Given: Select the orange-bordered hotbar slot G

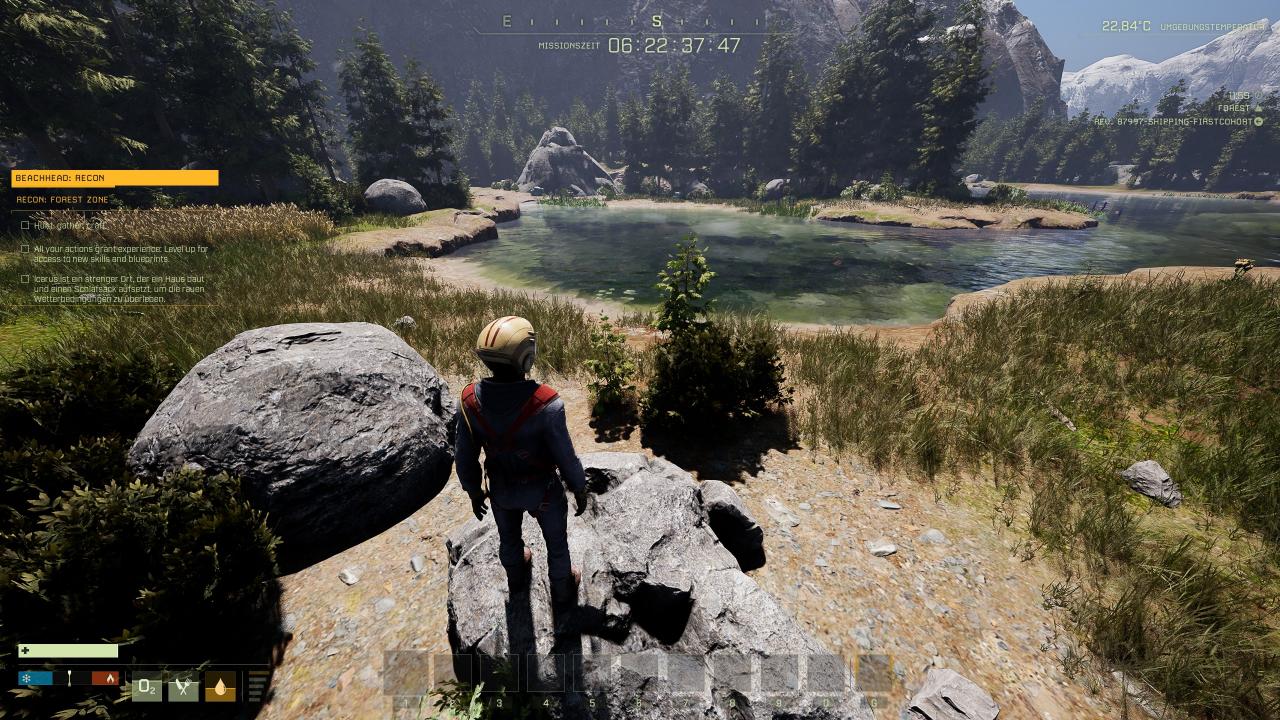Looking at the screenshot, I should pyautogui.click(x=874, y=674).
